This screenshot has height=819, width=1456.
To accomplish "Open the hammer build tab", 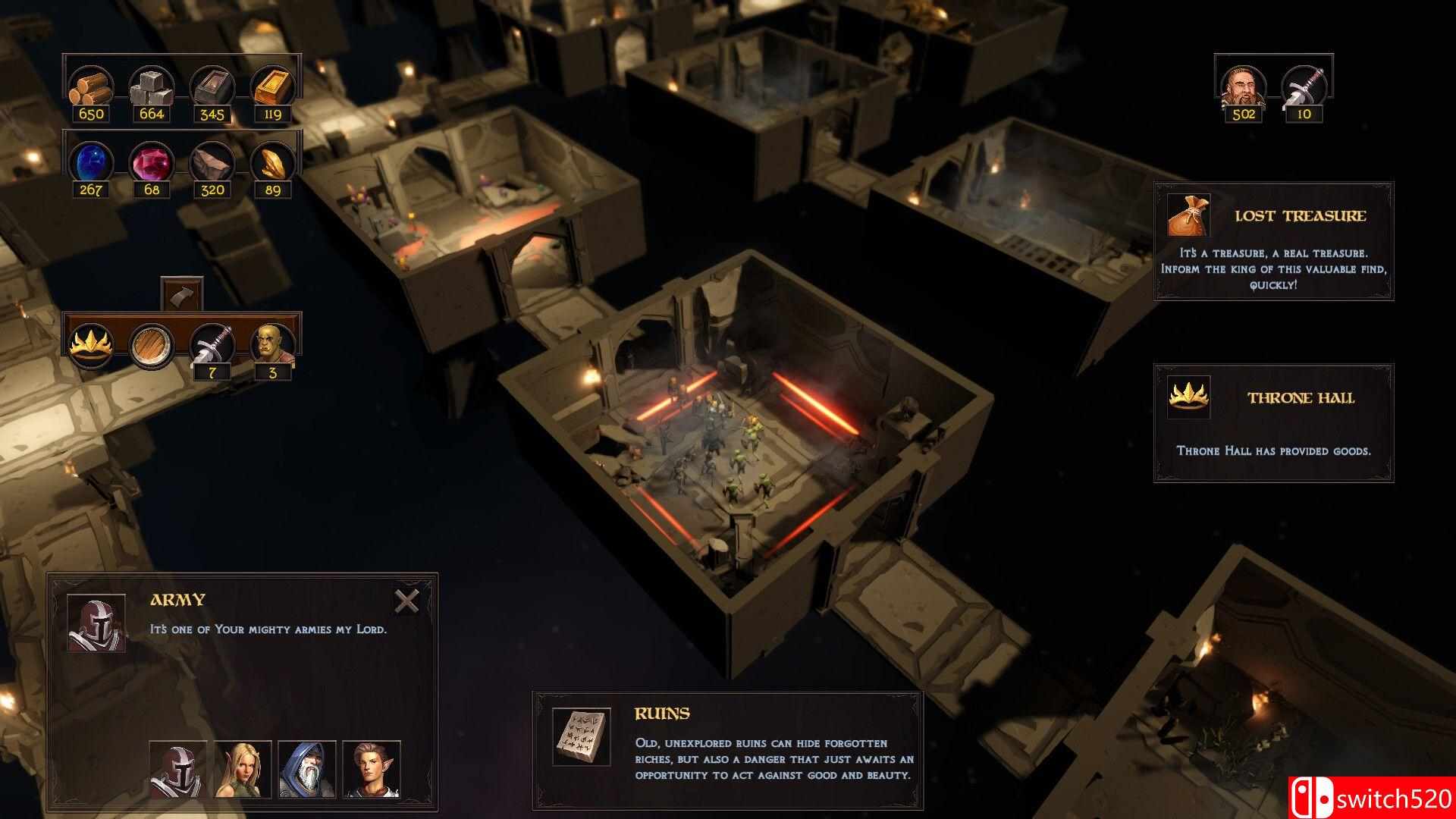I will [182, 294].
